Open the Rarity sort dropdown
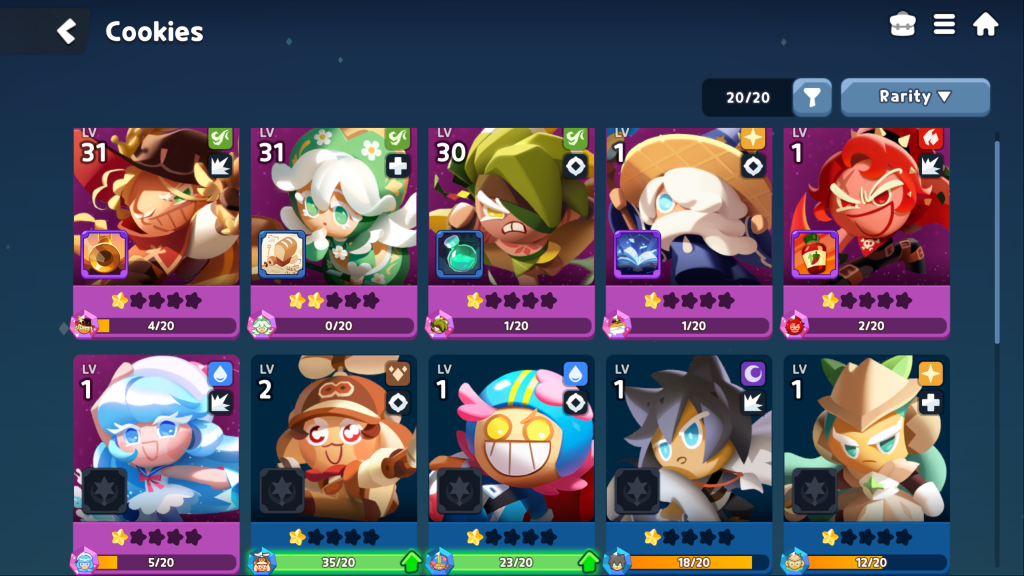 point(915,97)
